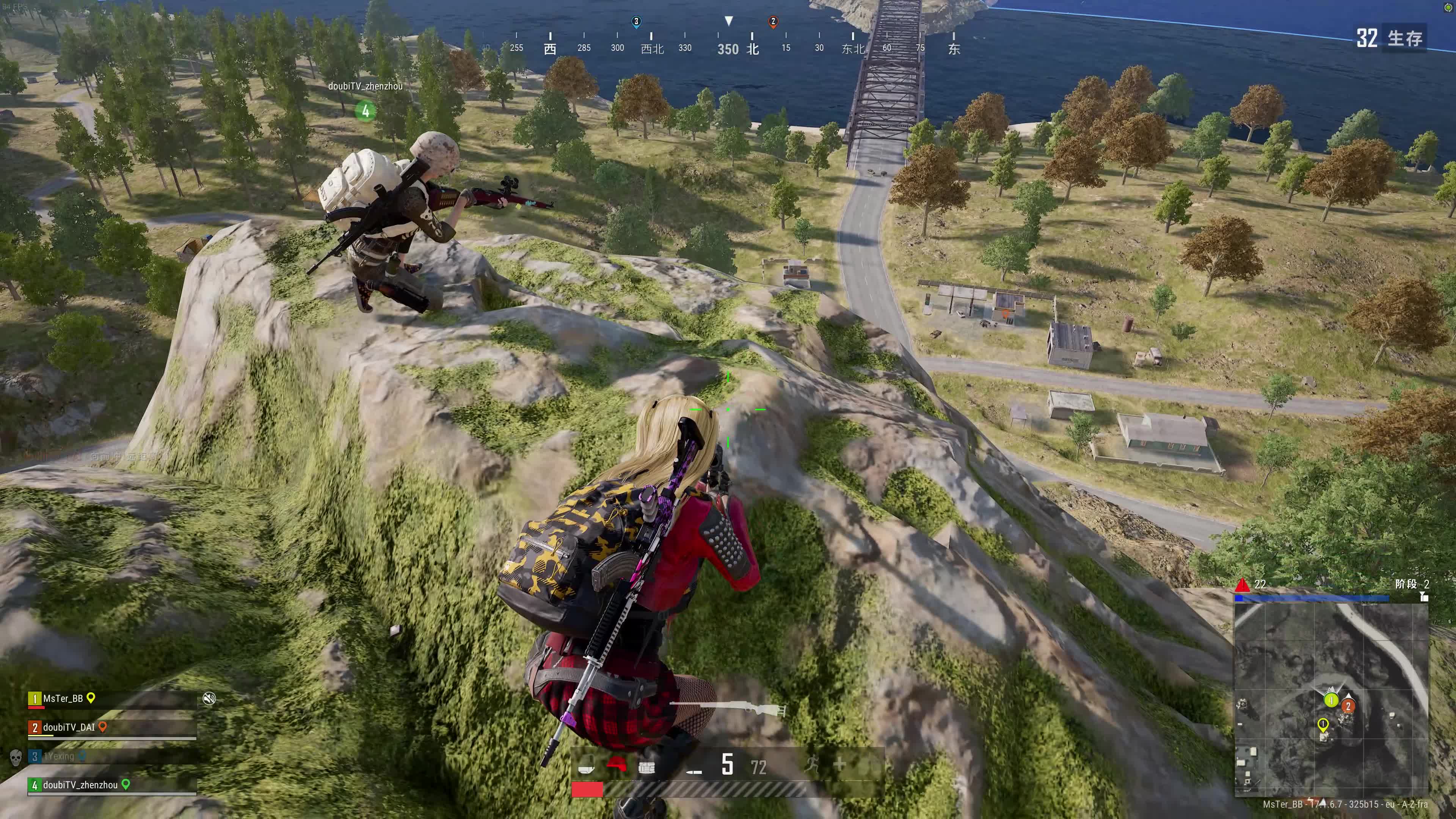Click the yellow waypoint pin on minimap
The width and height of the screenshot is (1456, 819).
pos(1323,724)
